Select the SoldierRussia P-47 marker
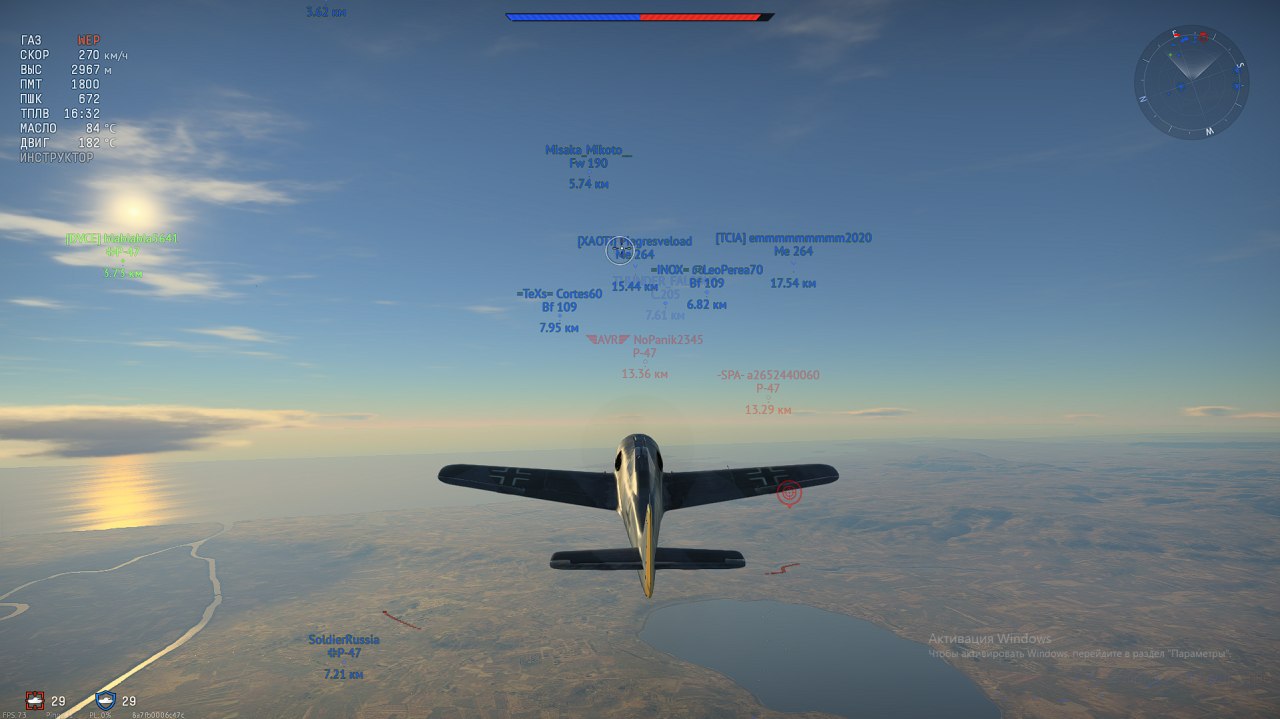1280x719 pixels. pos(343,653)
